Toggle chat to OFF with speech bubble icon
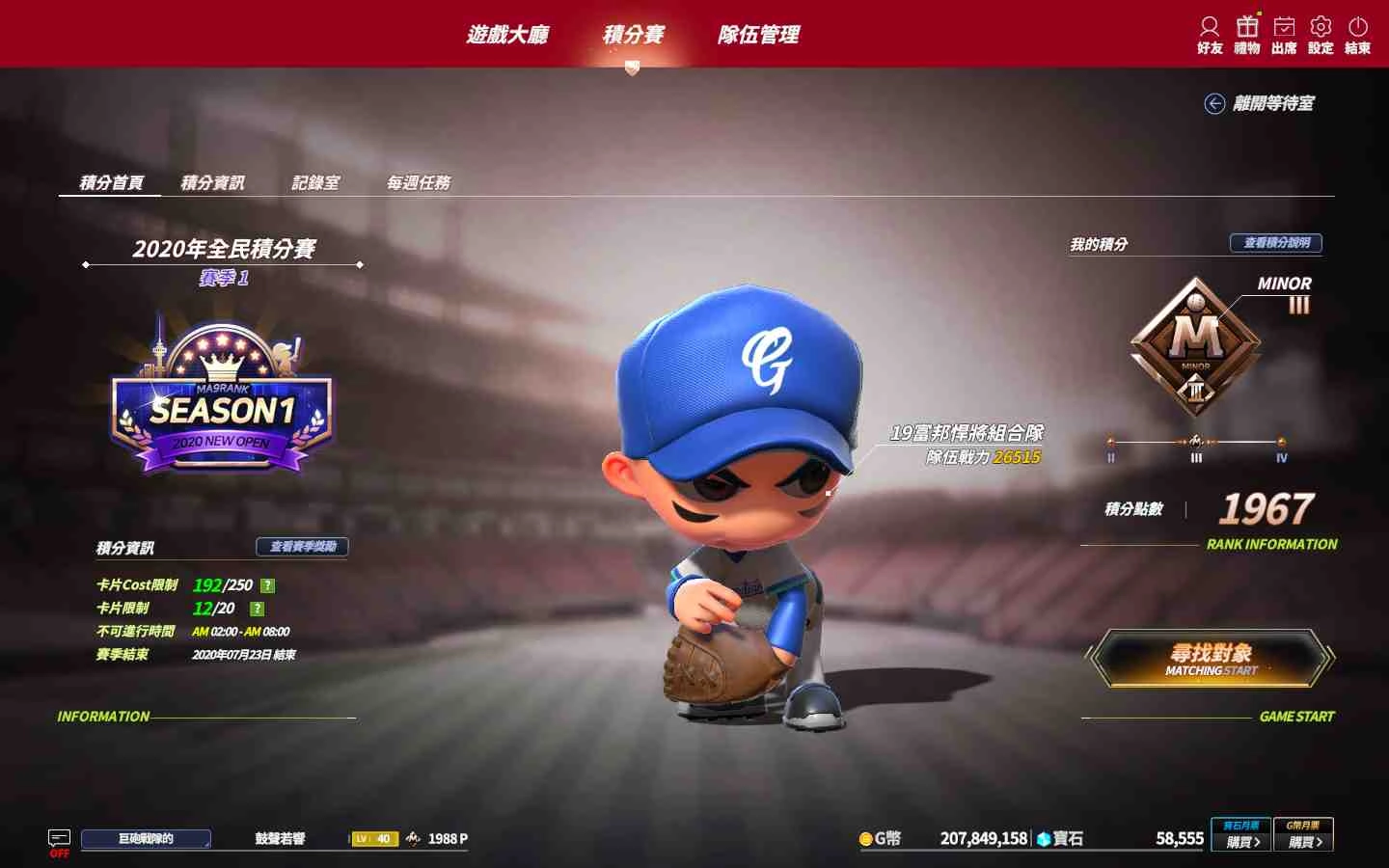 pos(60,837)
